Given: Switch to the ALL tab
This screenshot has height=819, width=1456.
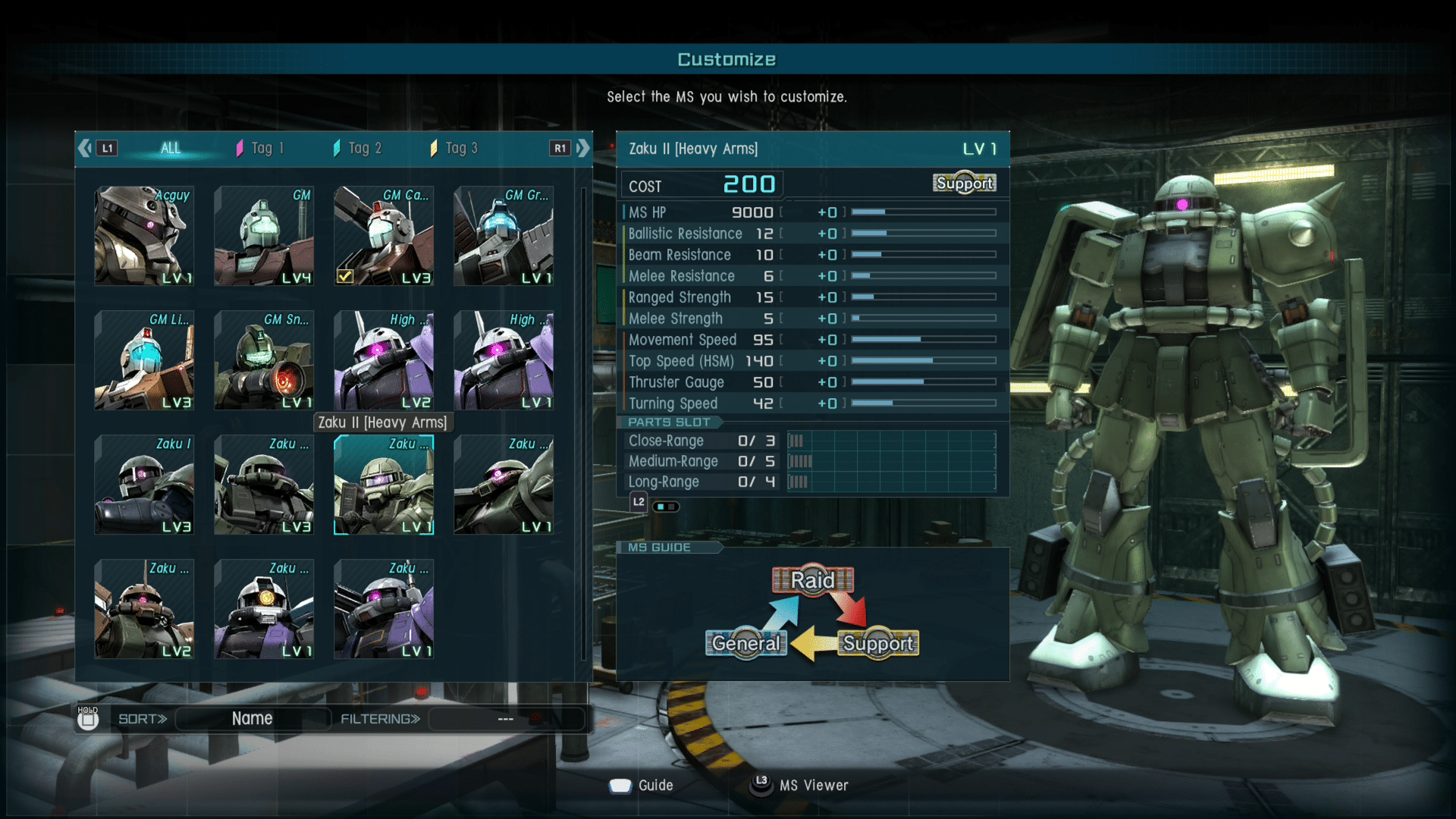Looking at the screenshot, I should click(x=170, y=148).
